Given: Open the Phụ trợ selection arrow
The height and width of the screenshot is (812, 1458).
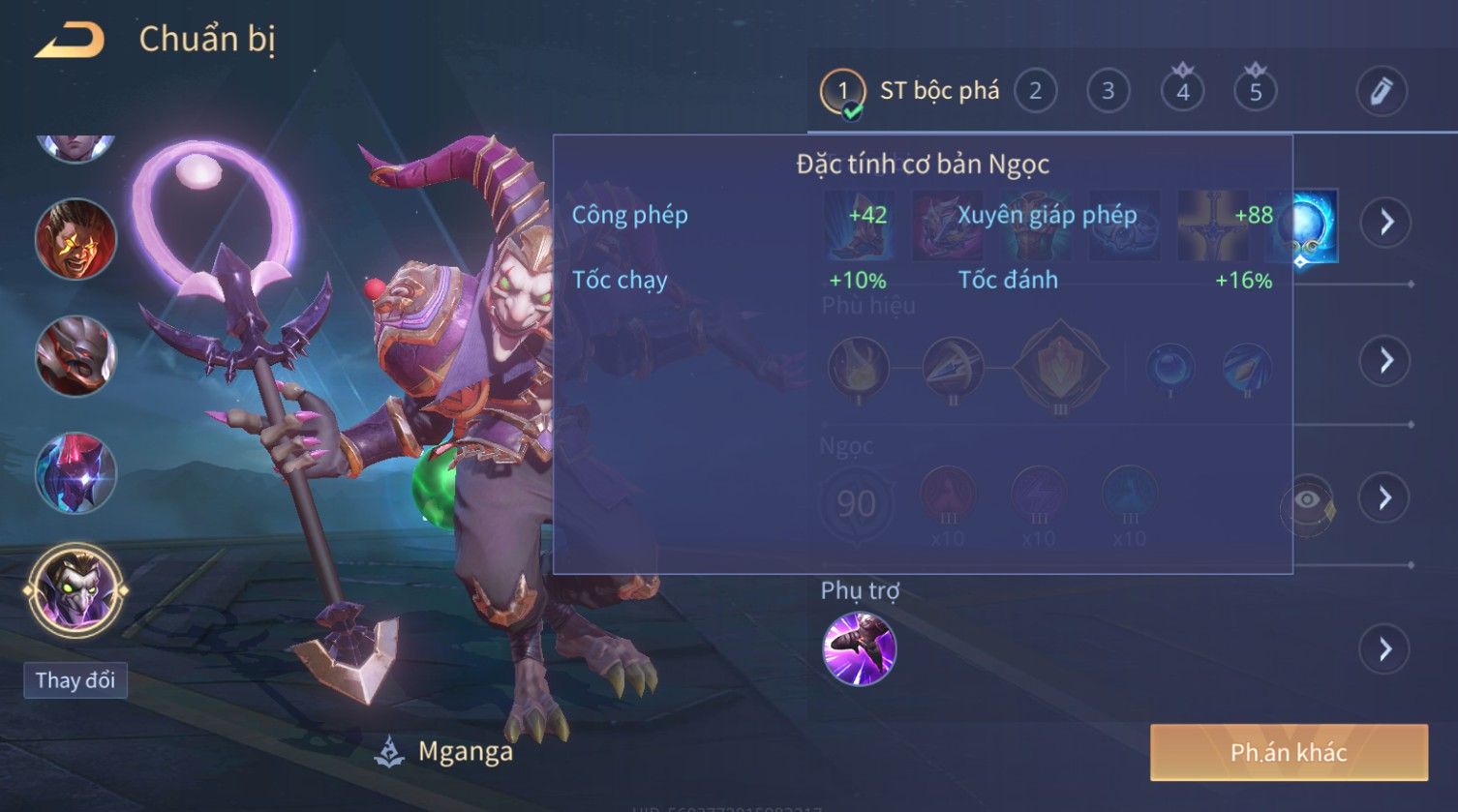Looking at the screenshot, I should pos(1385,648).
